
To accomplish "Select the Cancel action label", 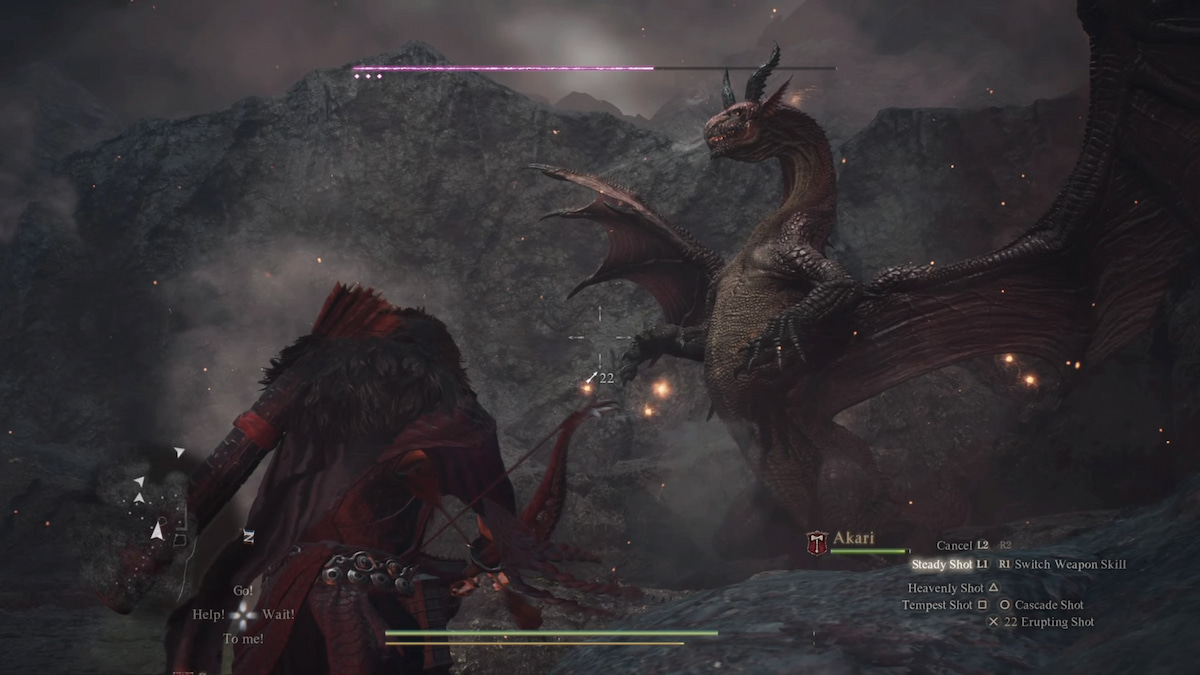I will pos(954,545).
